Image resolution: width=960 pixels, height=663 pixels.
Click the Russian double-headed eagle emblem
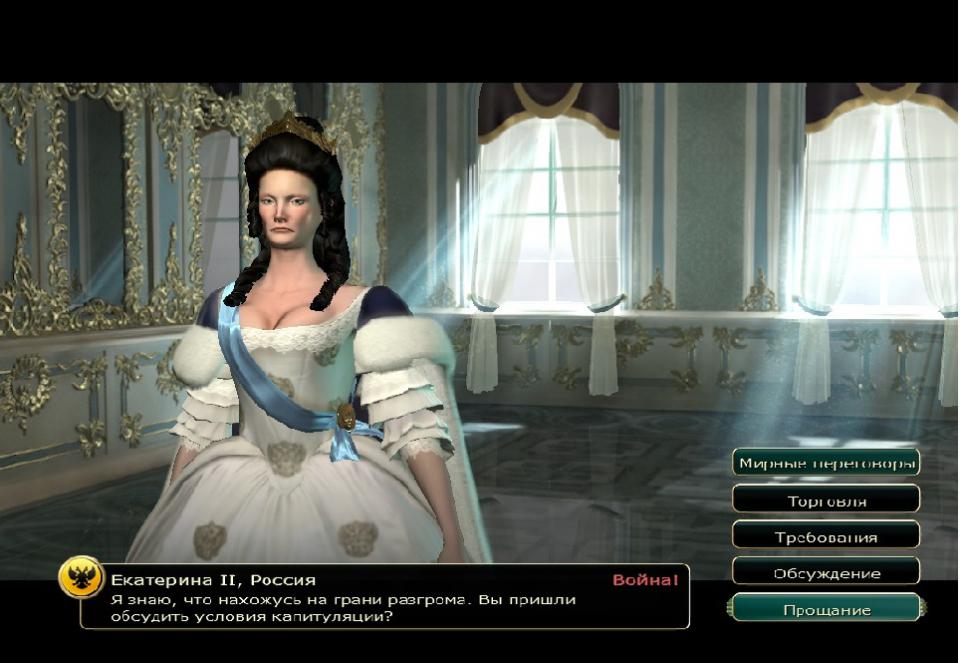point(80,577)
